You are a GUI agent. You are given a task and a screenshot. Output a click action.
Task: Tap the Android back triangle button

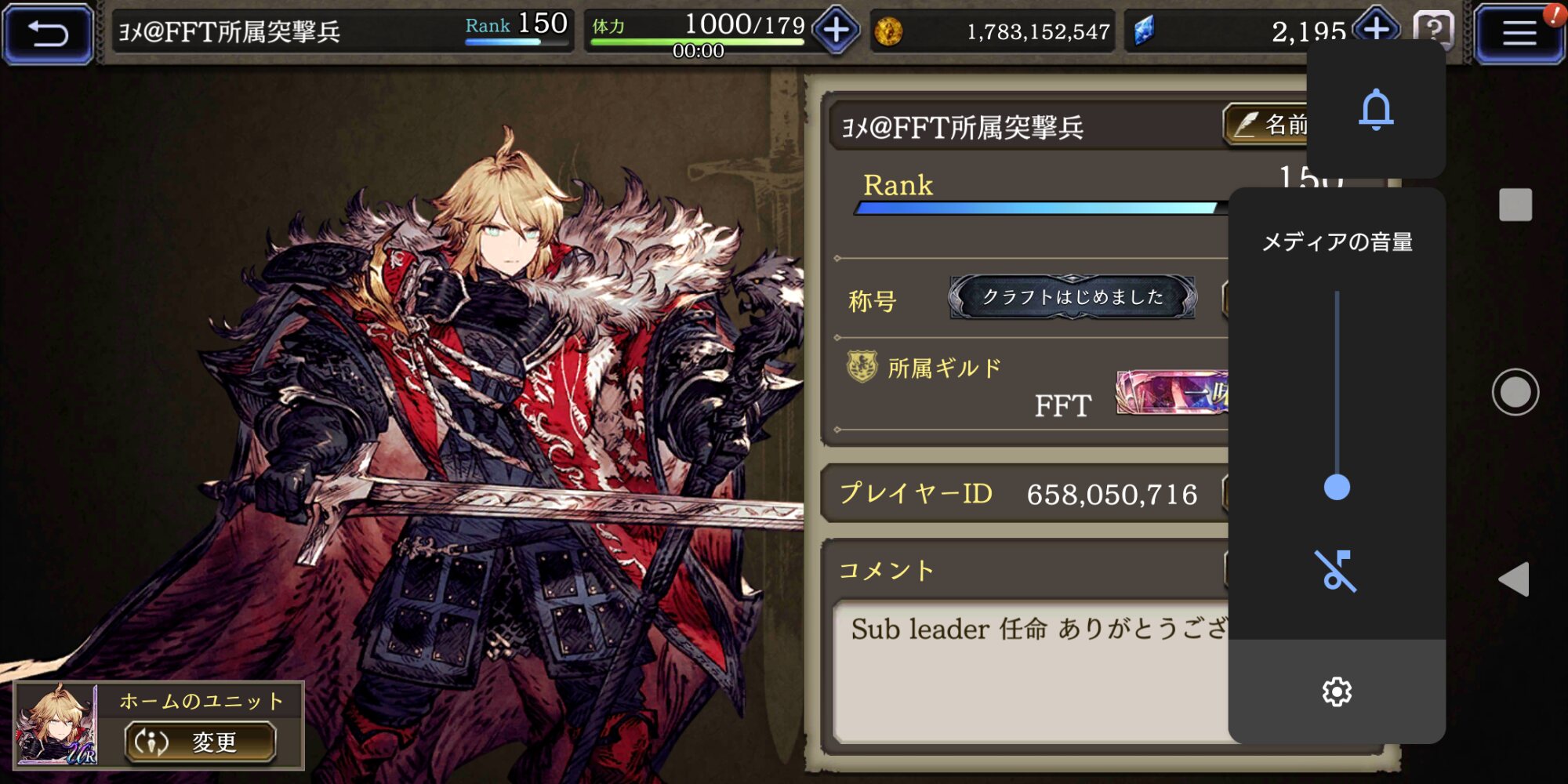(1514, 579)
